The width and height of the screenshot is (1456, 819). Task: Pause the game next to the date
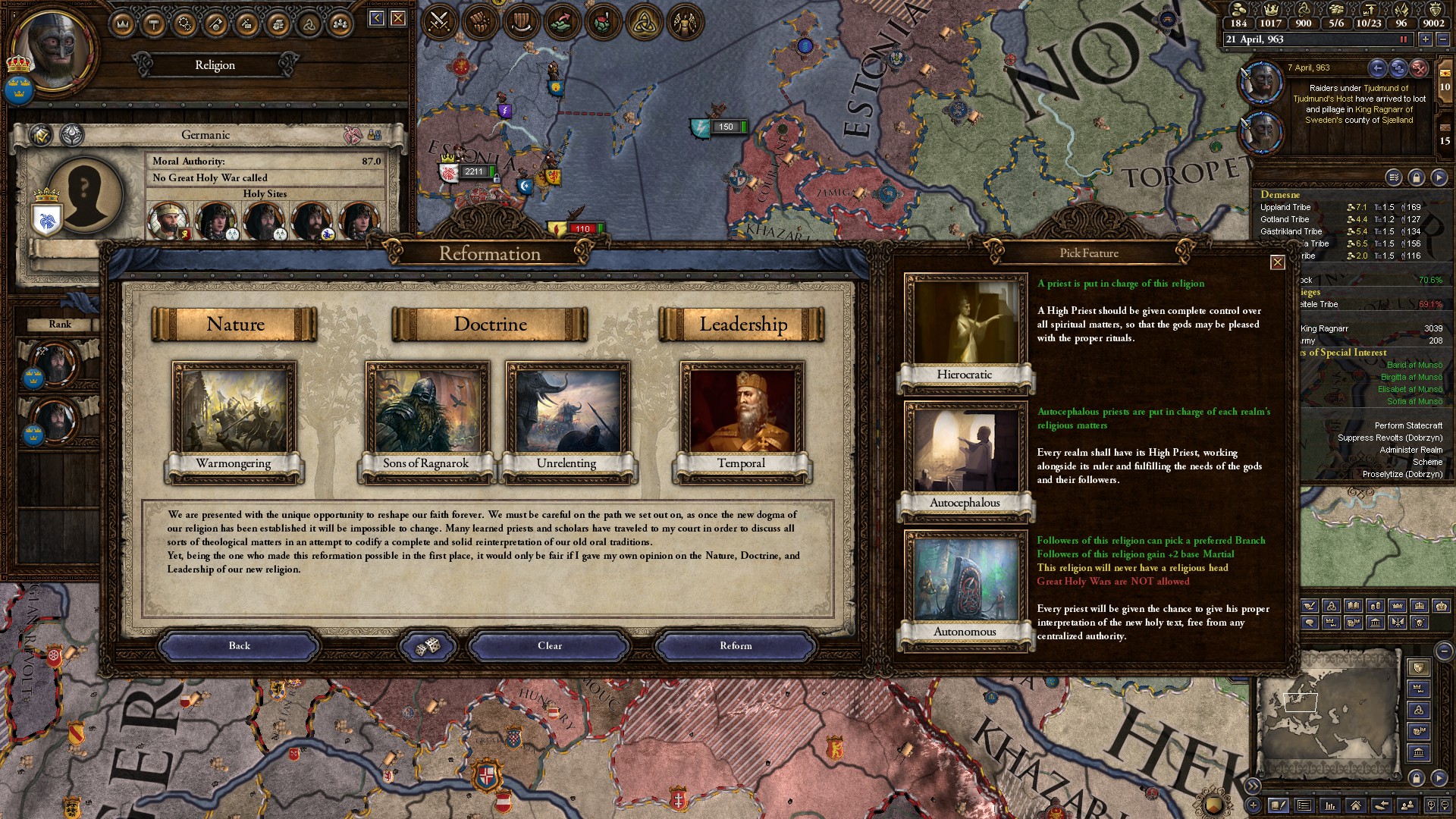point(1403,39)
